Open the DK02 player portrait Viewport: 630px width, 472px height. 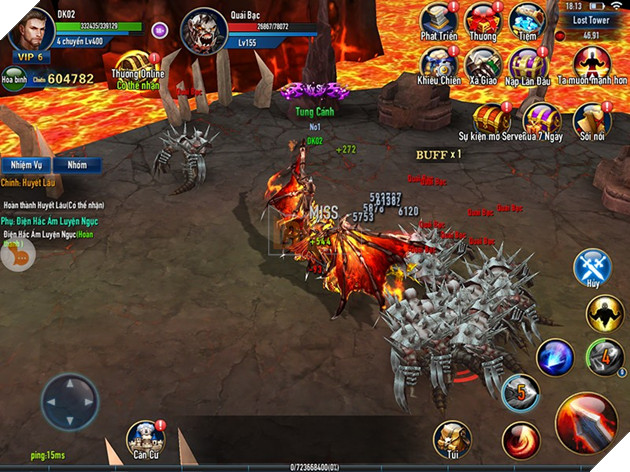click(30, 27)
